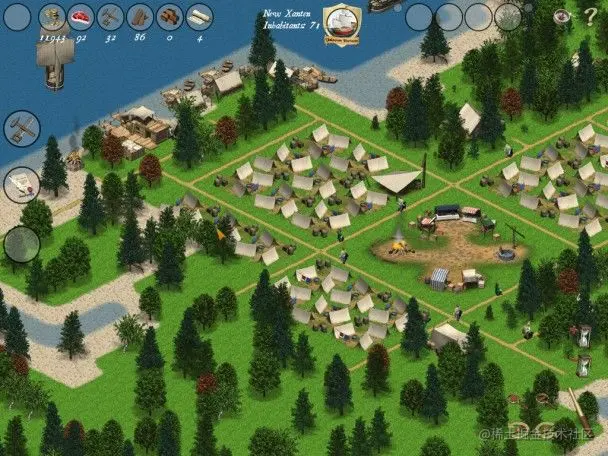Select the wooden planks resource icon
Screen dimensions: 608x456
(140, 16)
